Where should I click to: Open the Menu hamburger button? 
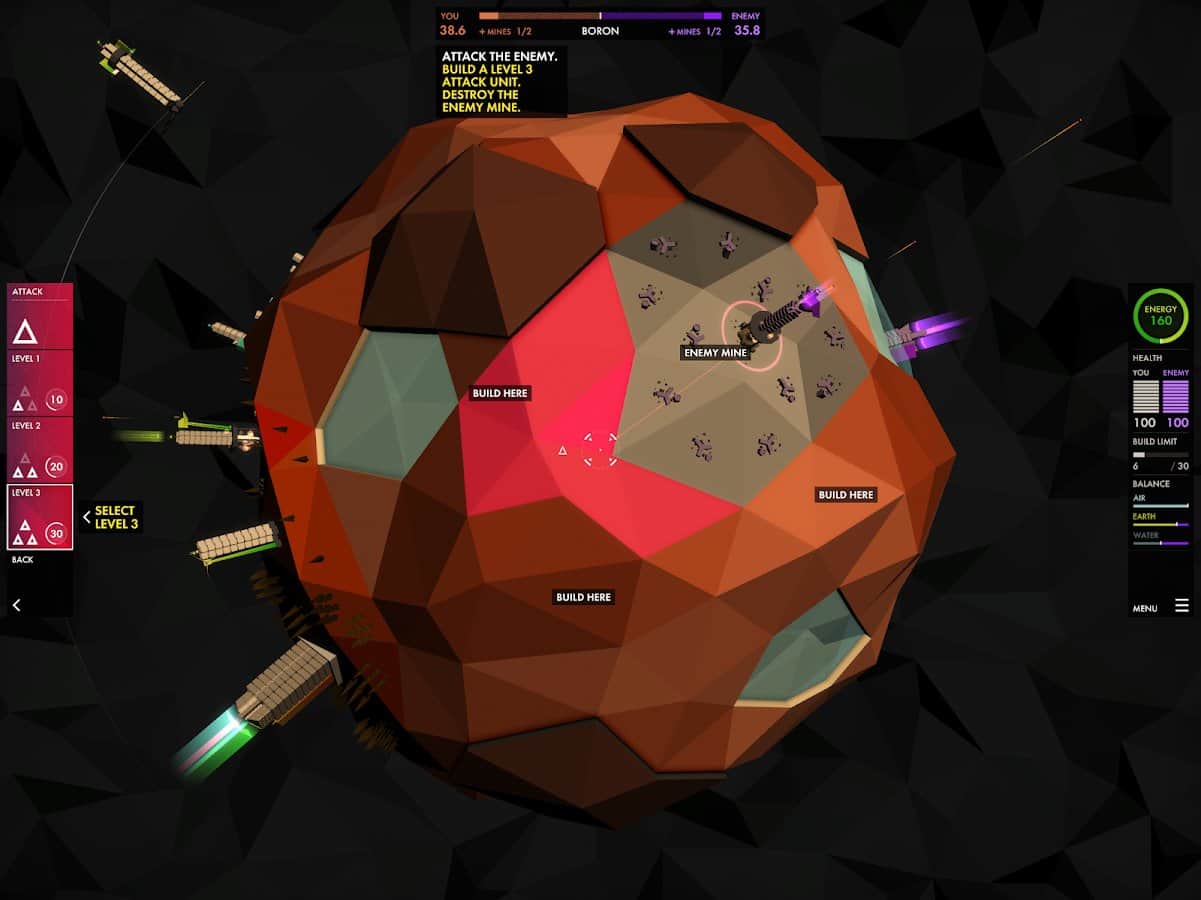[x=1181, y=606]
